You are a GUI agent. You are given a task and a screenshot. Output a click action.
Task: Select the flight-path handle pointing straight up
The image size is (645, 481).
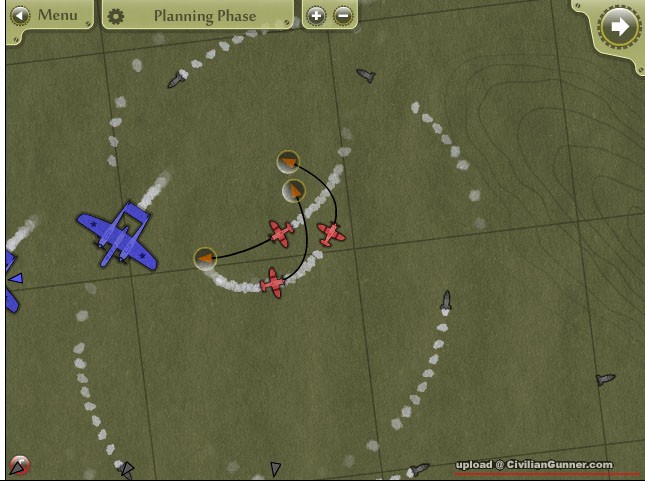(293, 190)
